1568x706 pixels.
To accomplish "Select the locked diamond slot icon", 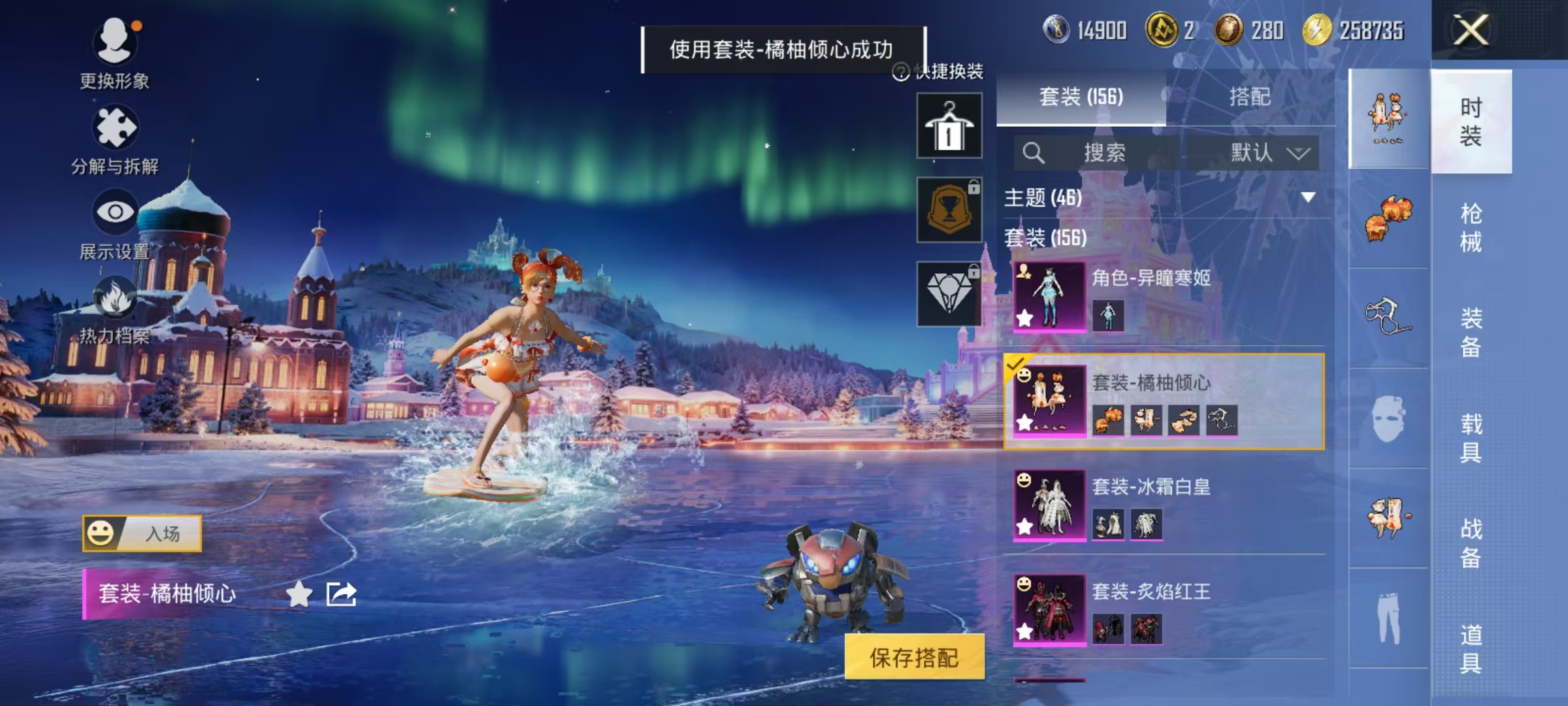I will coord(949,292).
